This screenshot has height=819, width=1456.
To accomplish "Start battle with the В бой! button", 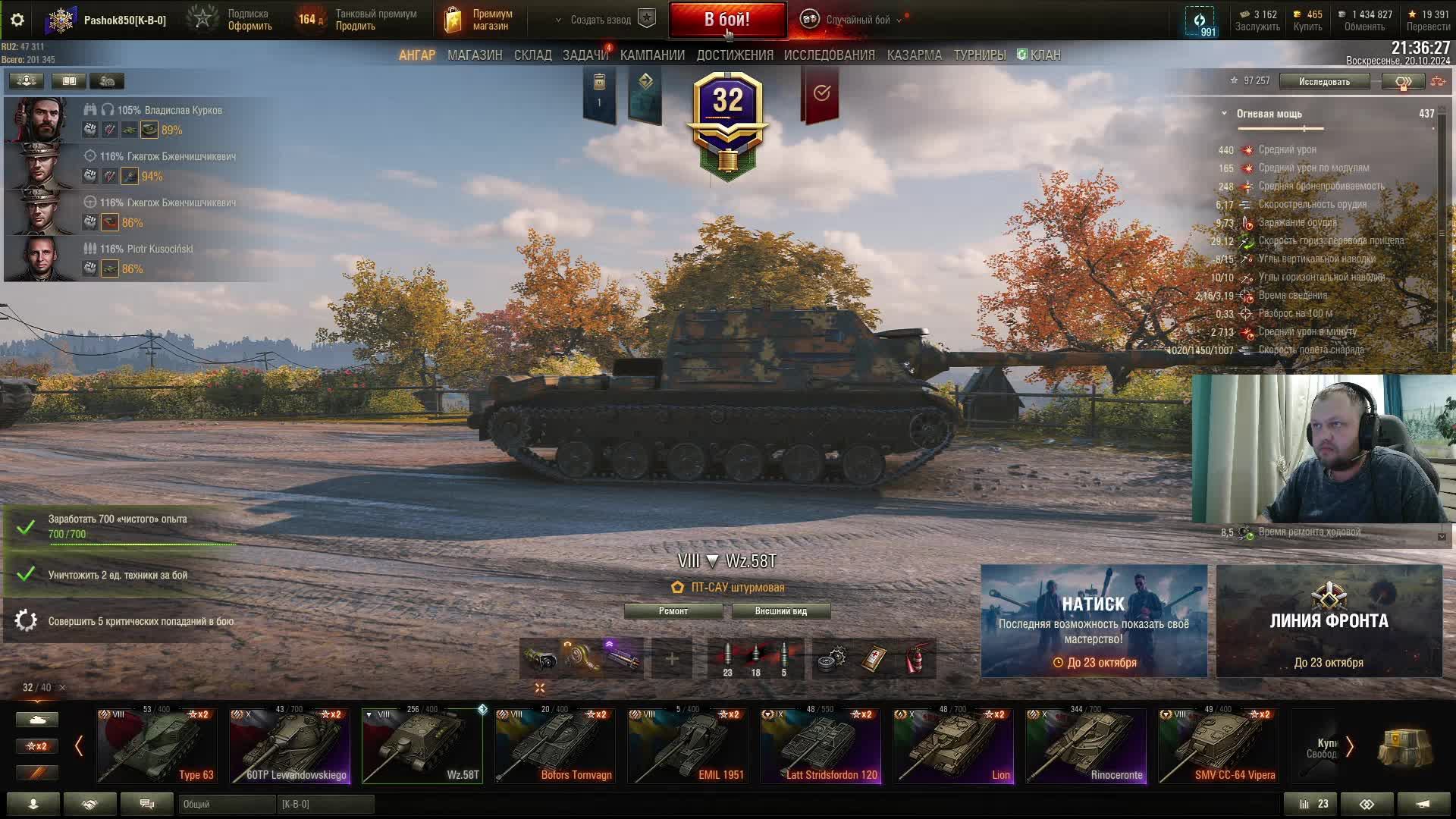I will pyautogui.click(x=726, y=20).
